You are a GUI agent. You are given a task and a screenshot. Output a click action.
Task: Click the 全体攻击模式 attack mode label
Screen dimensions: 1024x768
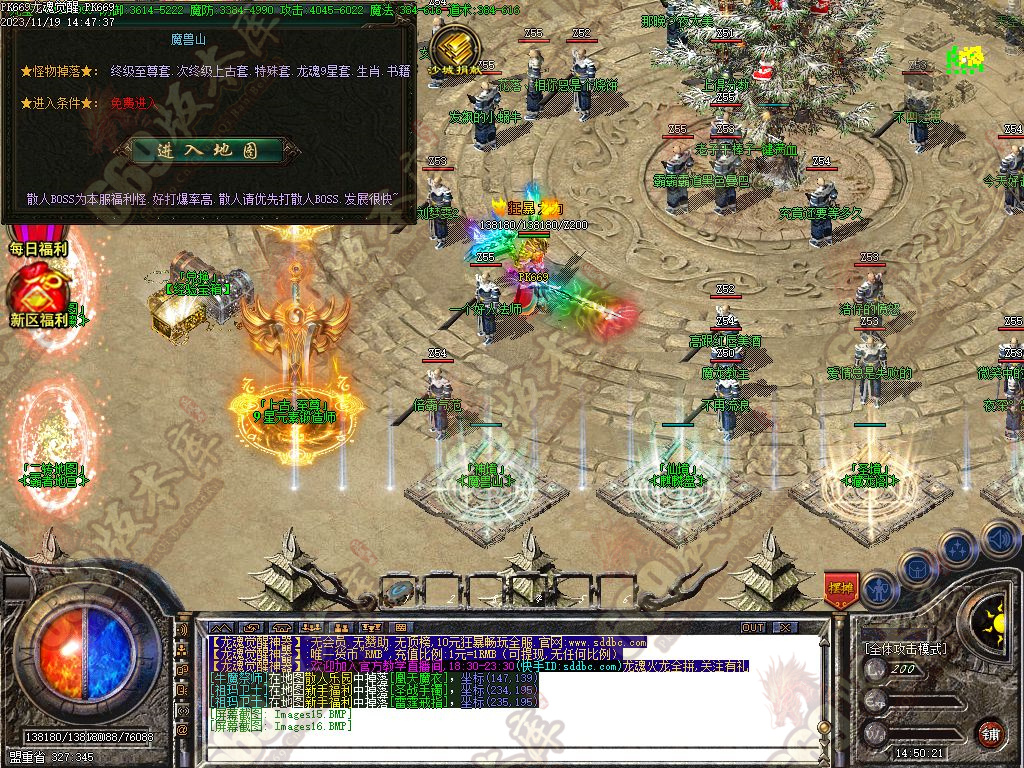coord(905,649)
